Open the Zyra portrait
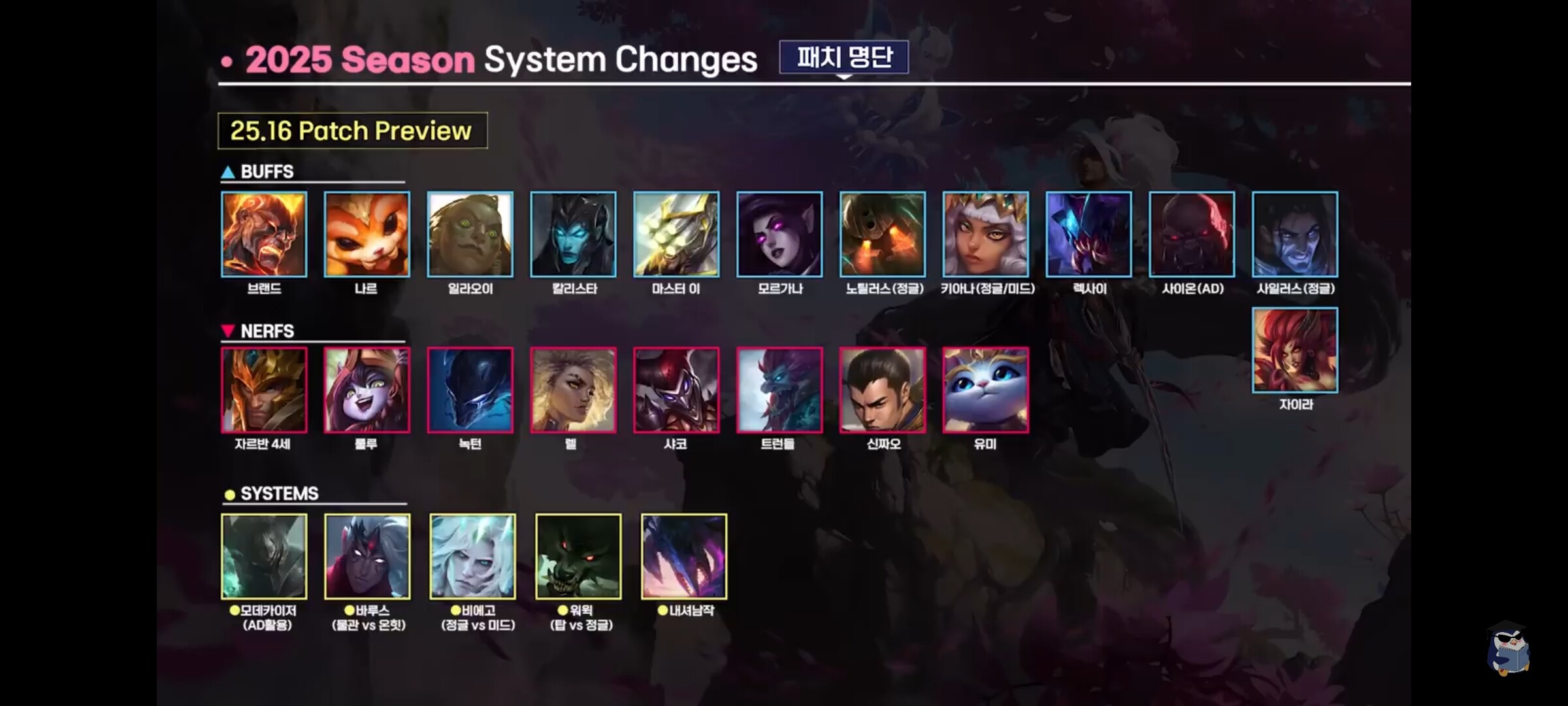The width and height of the screenshot is (1568, 706). (1295, 350)
